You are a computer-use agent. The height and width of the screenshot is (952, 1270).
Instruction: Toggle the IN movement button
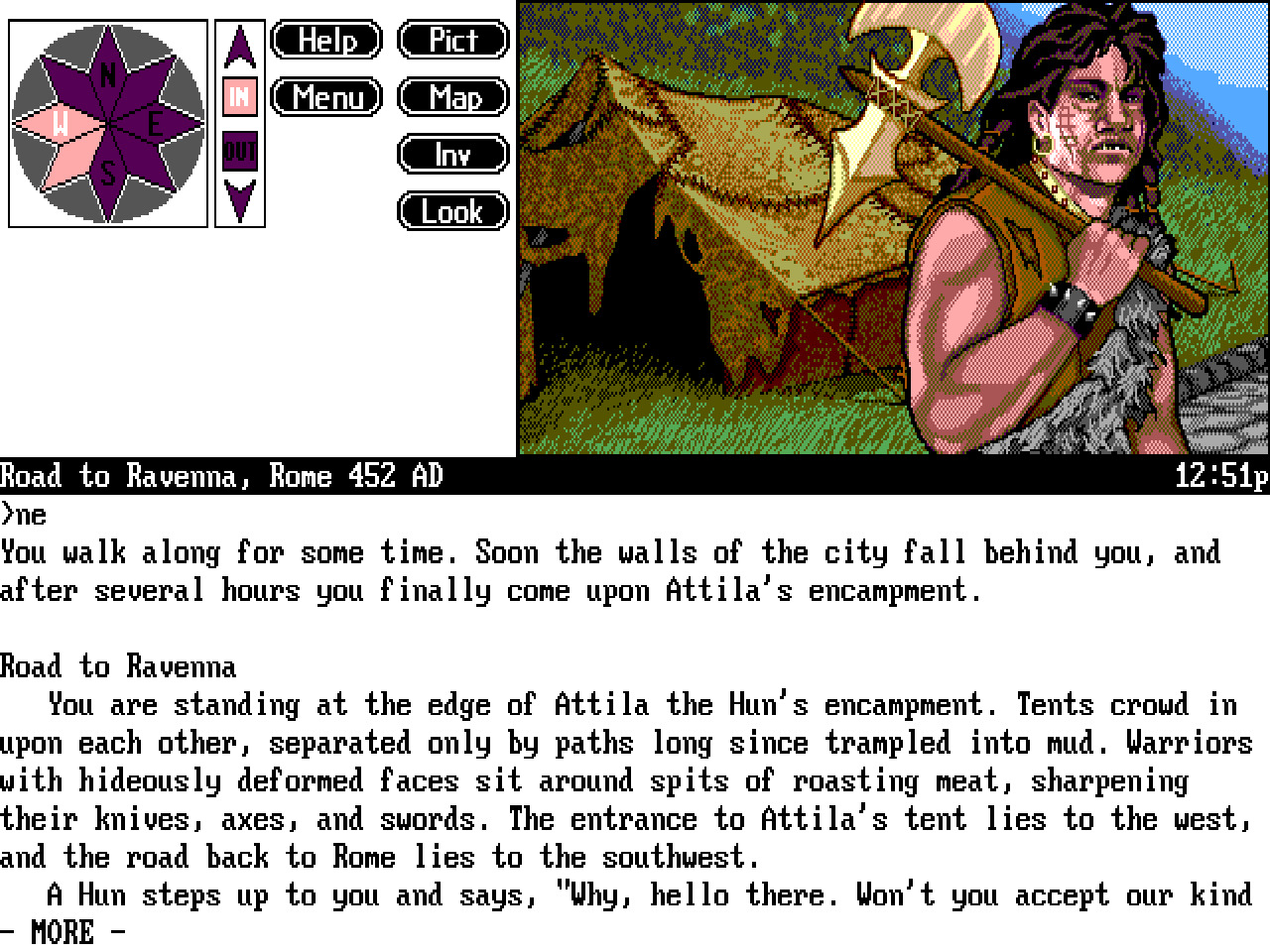(238, 97)
